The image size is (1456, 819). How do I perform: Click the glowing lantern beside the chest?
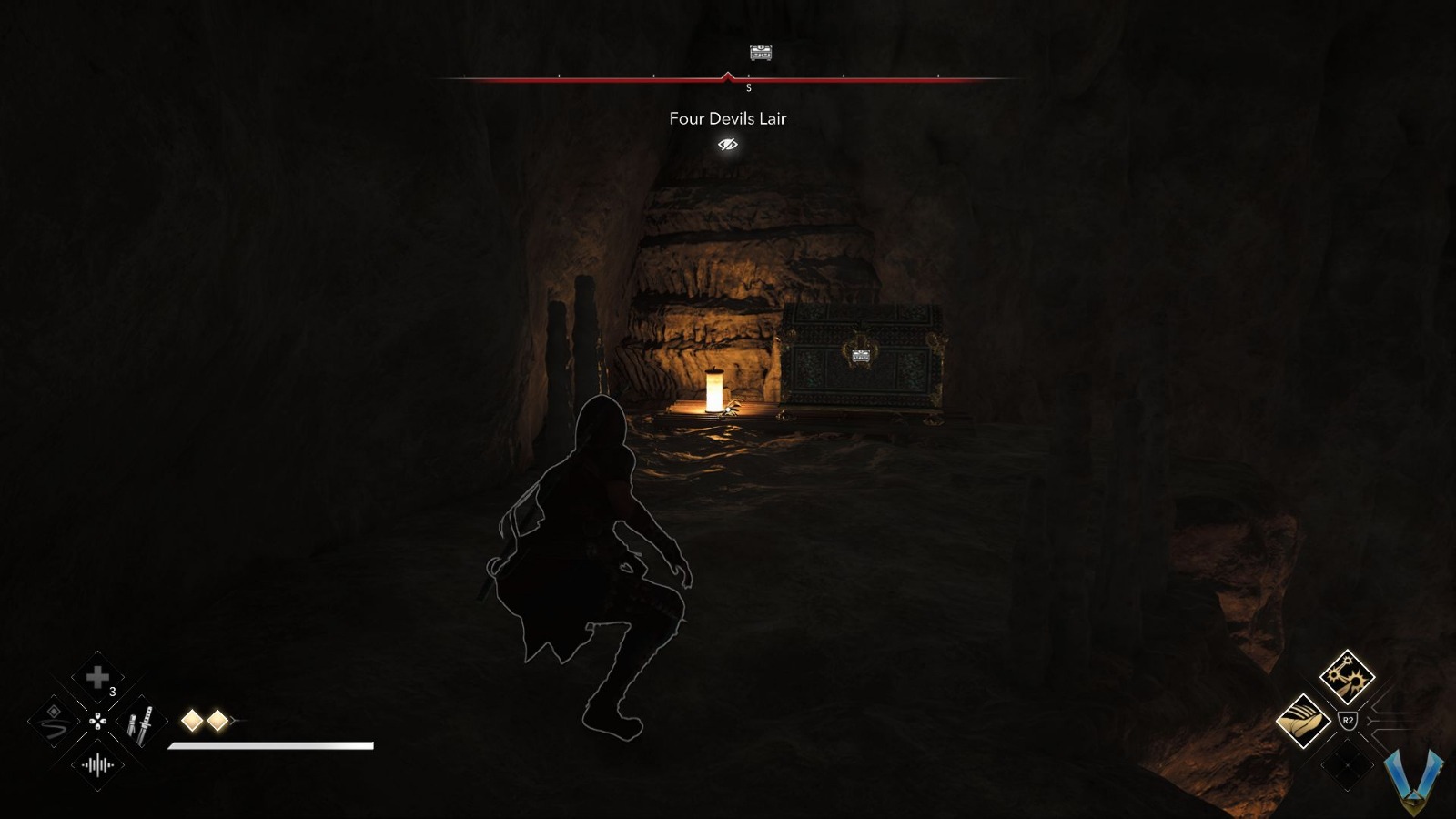point(713,389)
